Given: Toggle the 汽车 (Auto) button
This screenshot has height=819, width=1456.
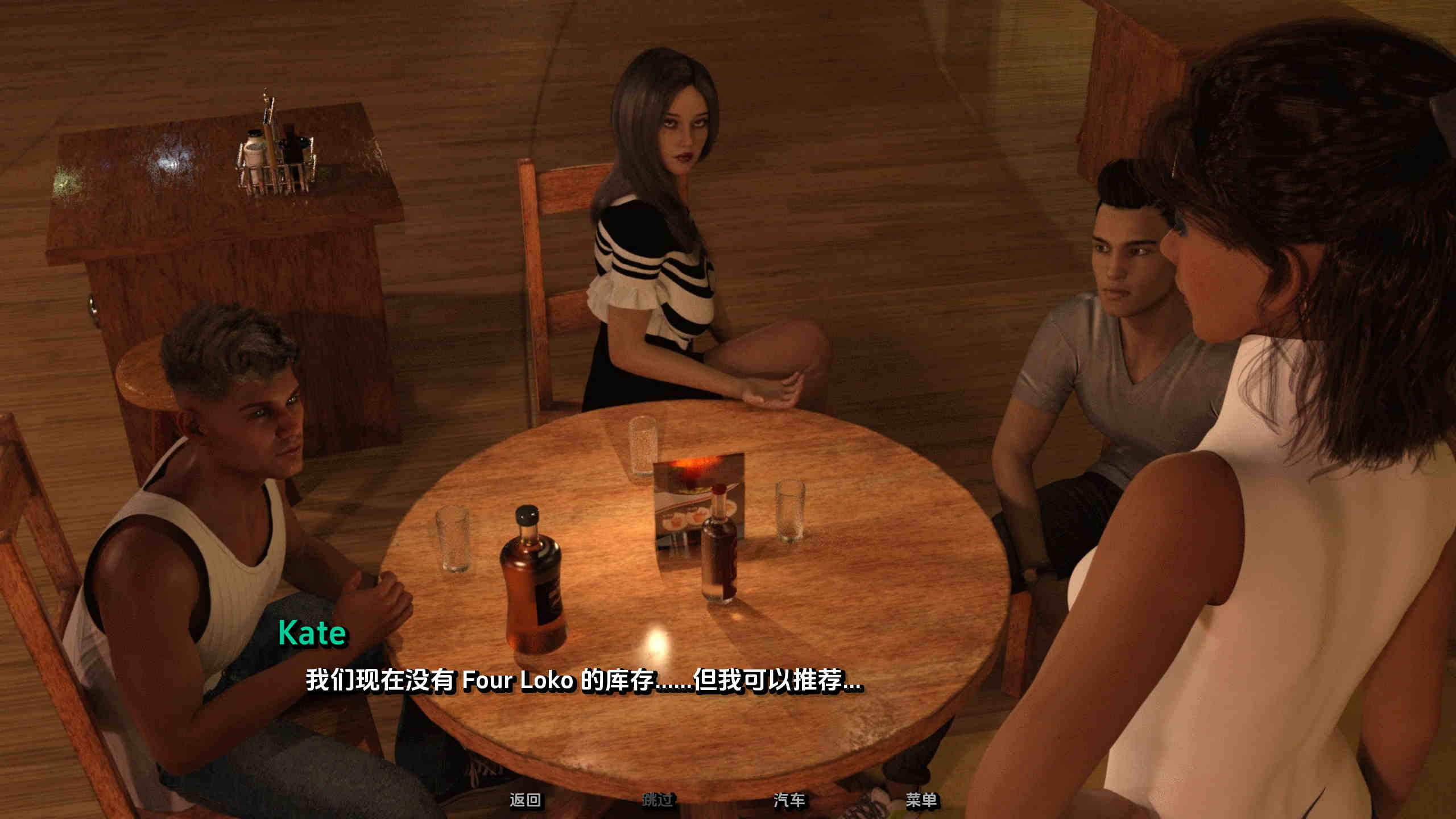Looking at the screenshot, I should pyautogui.click(x=789, y=800).
